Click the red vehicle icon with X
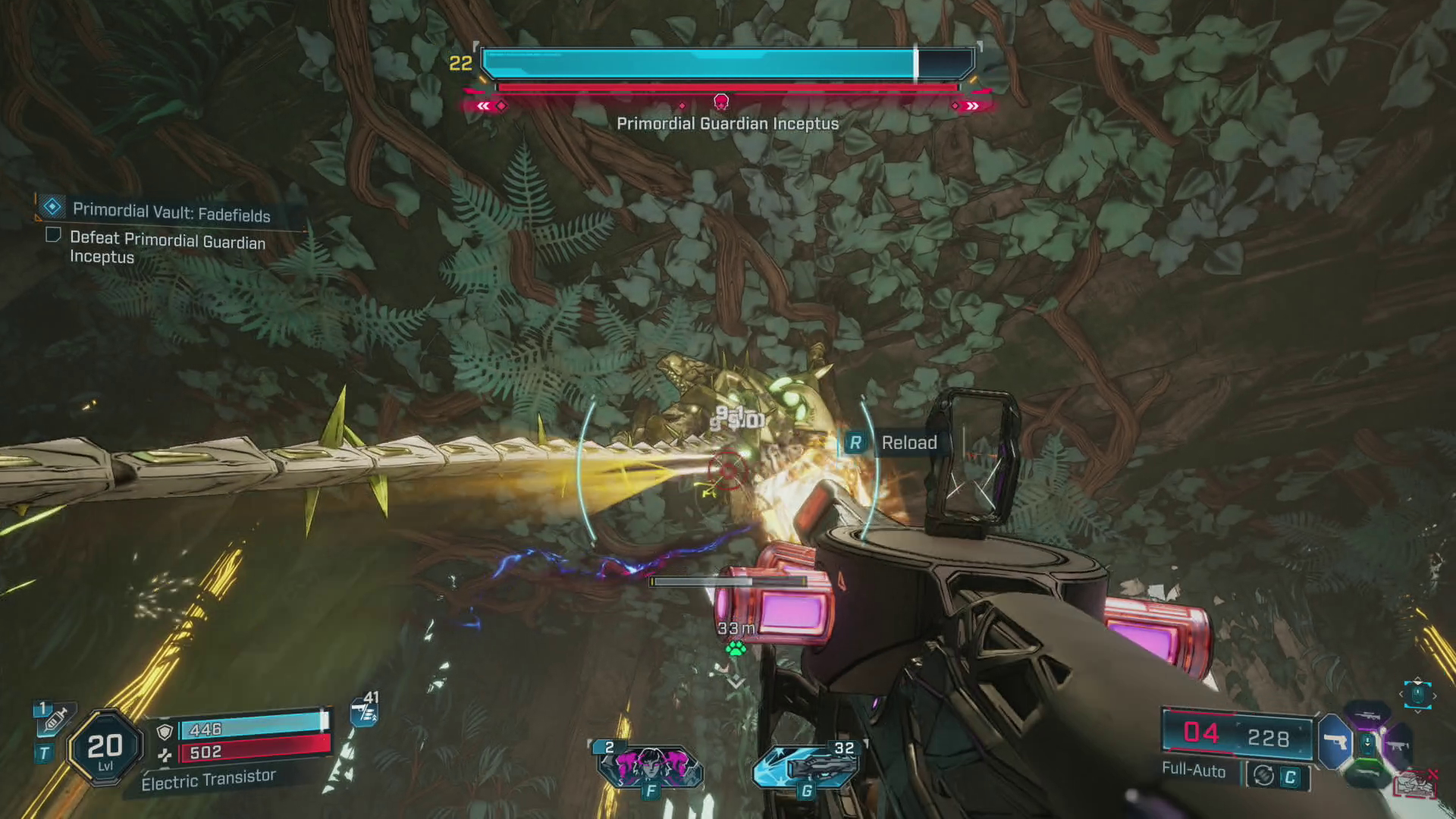This screenshot has height=819, width=1456. point(1415,784)
